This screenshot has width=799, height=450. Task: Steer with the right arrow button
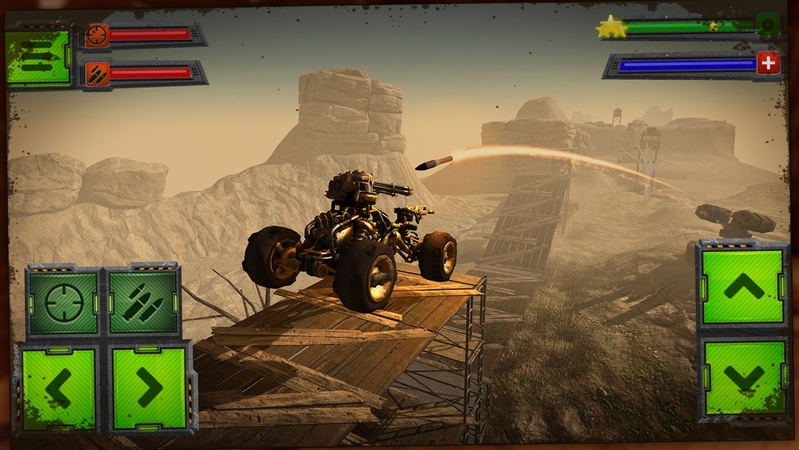(151, 387)
